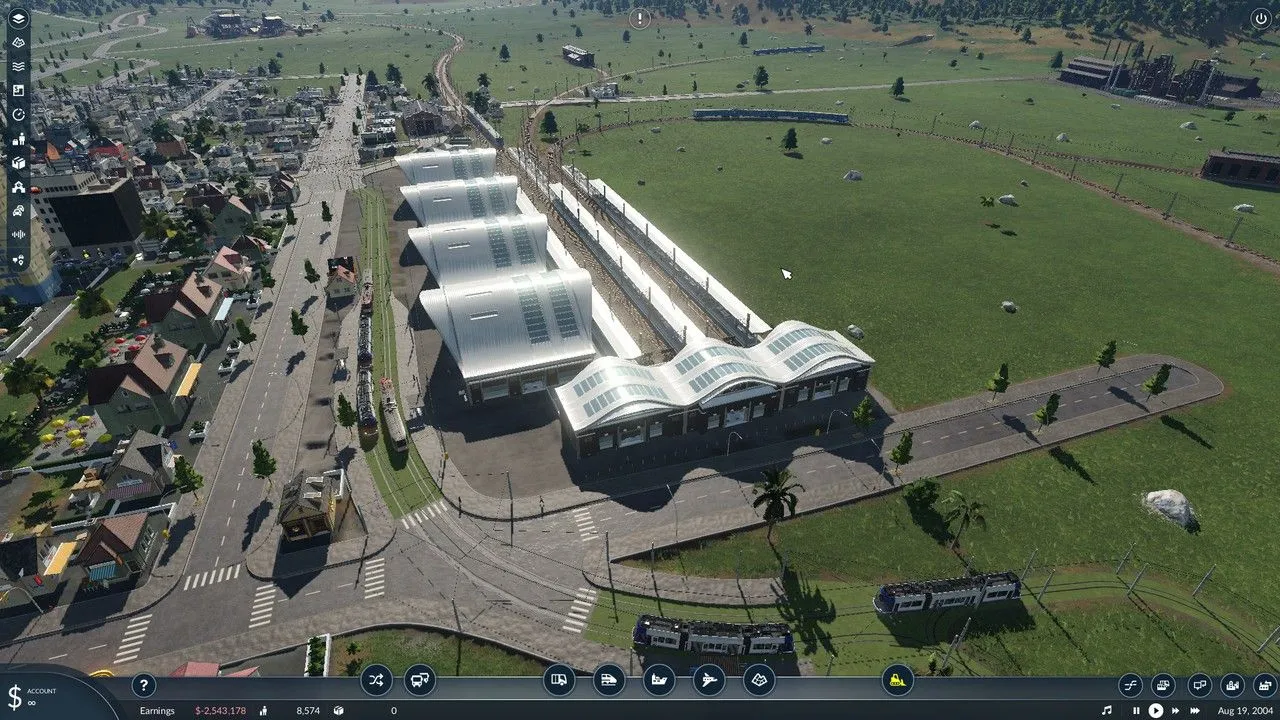Open the terrain landscaping tool
1280x720 pixels.
point(759,681)
